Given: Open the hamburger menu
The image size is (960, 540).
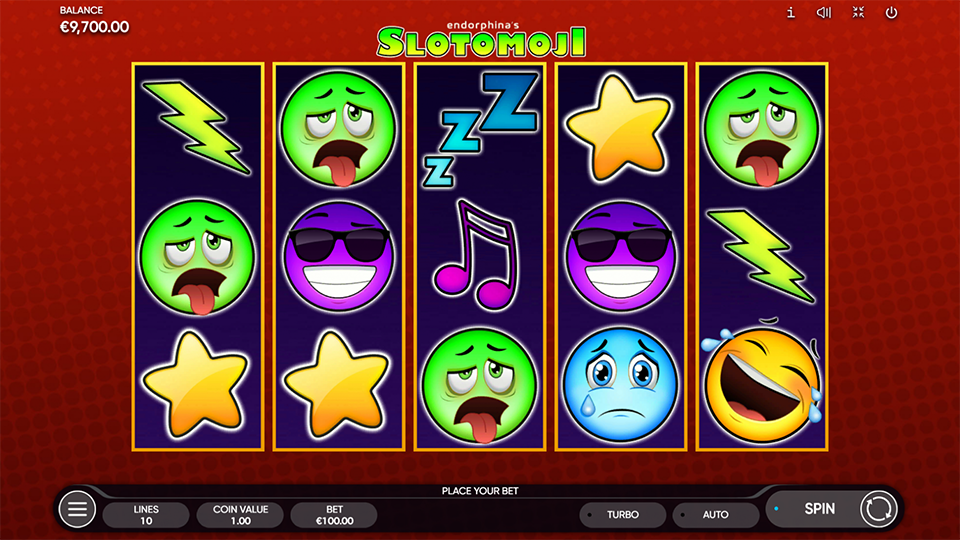Looking at the screenshot, I should pos(77,510).
